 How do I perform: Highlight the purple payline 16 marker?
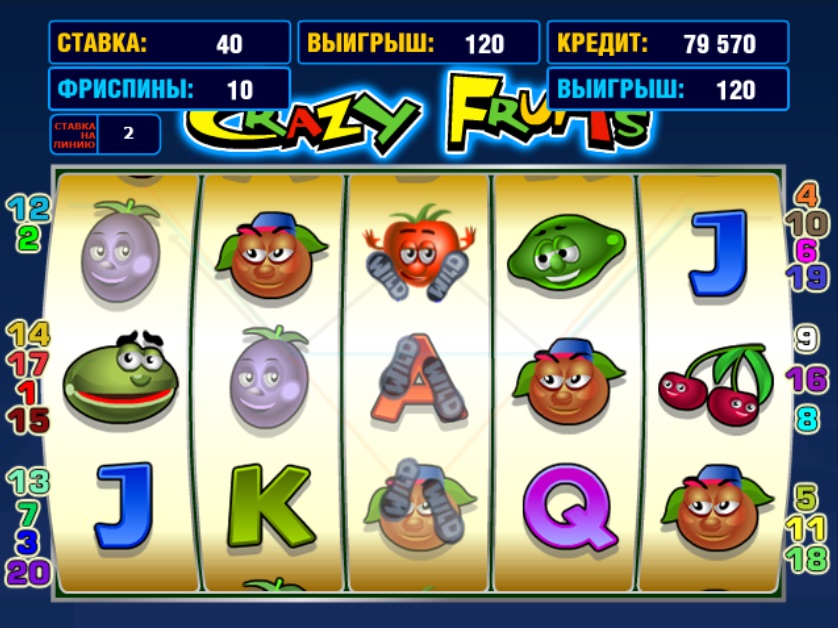pyautogui.click(x=807, y=379)
